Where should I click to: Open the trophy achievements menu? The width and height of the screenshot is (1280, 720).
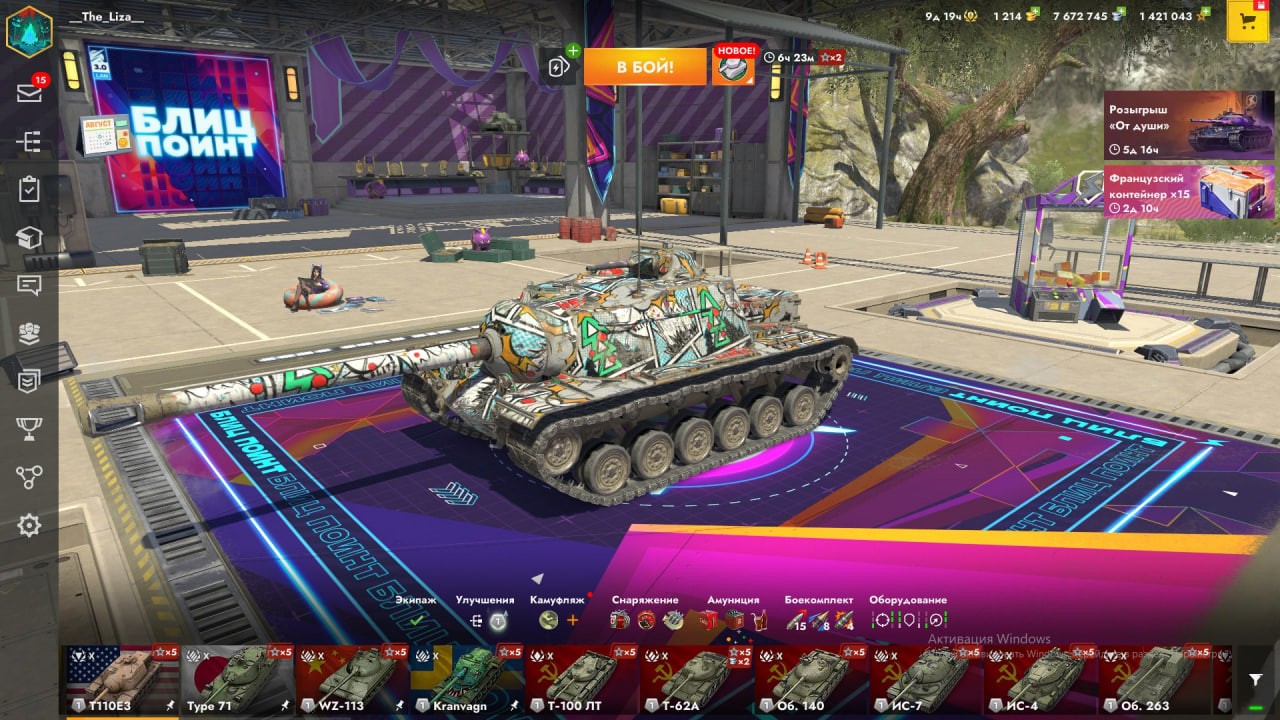point(29,429)
